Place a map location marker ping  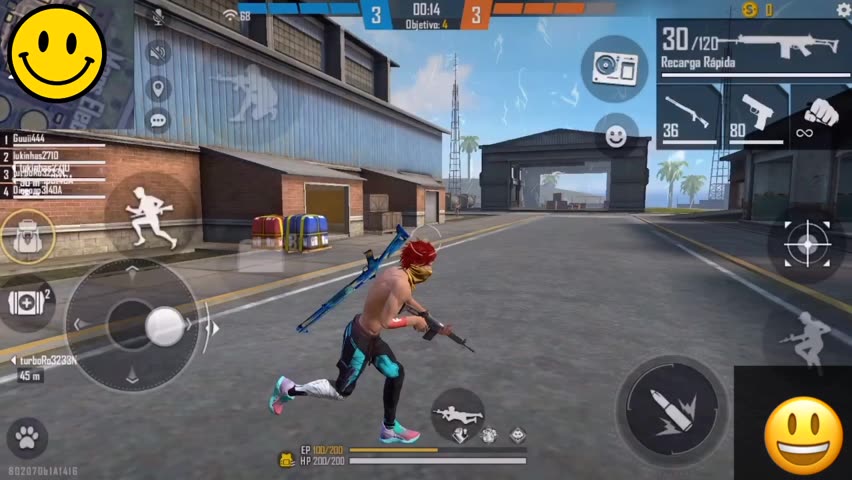pos(158,88)
